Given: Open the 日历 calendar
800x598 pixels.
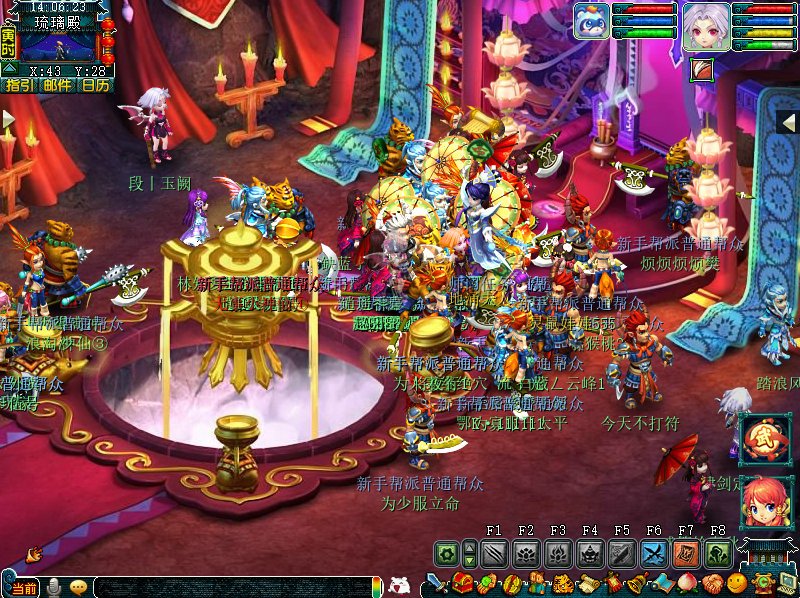Looking at the screenshot, I should 96,86.
